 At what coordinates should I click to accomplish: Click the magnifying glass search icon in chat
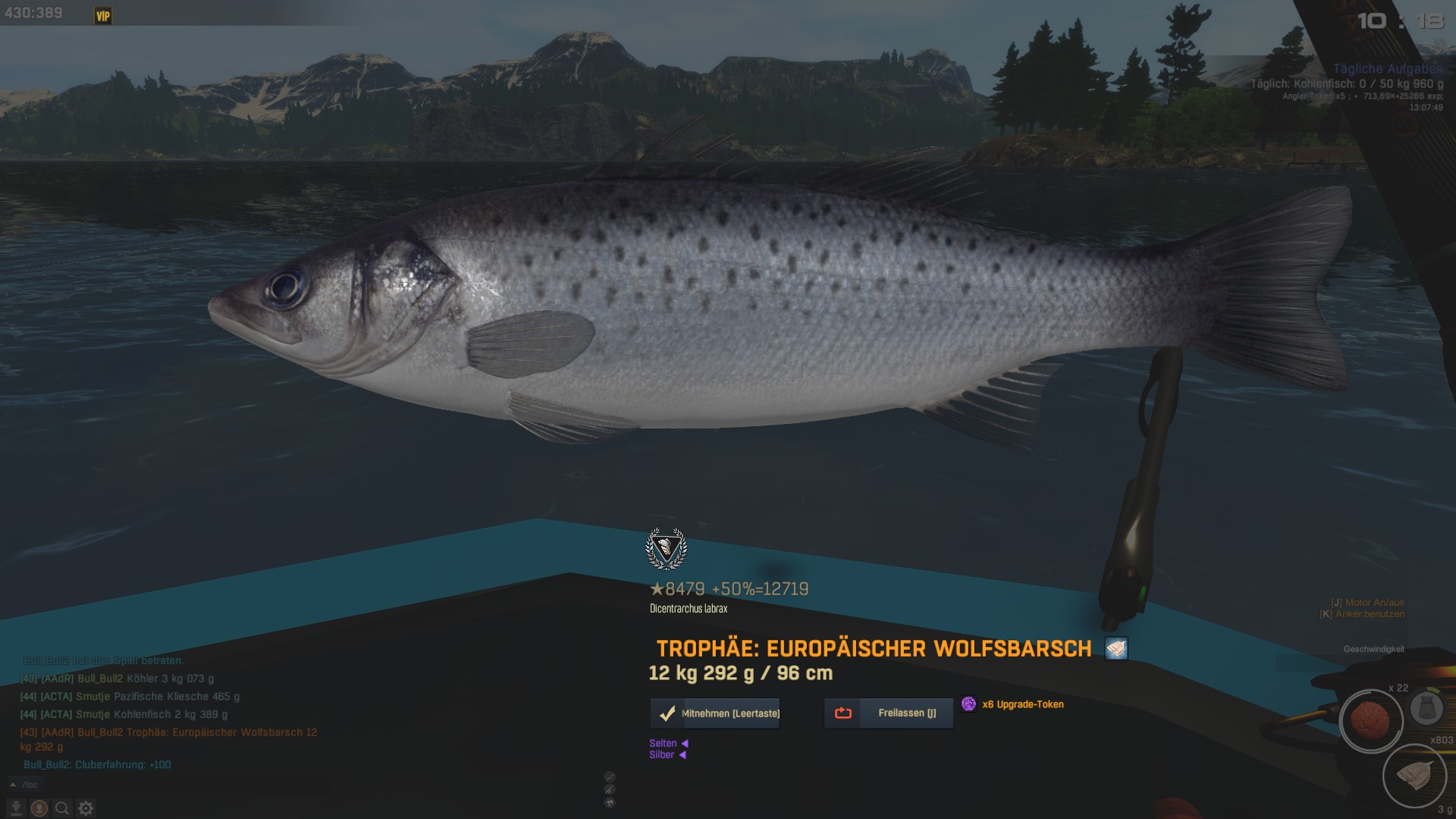tap(62, 808)
